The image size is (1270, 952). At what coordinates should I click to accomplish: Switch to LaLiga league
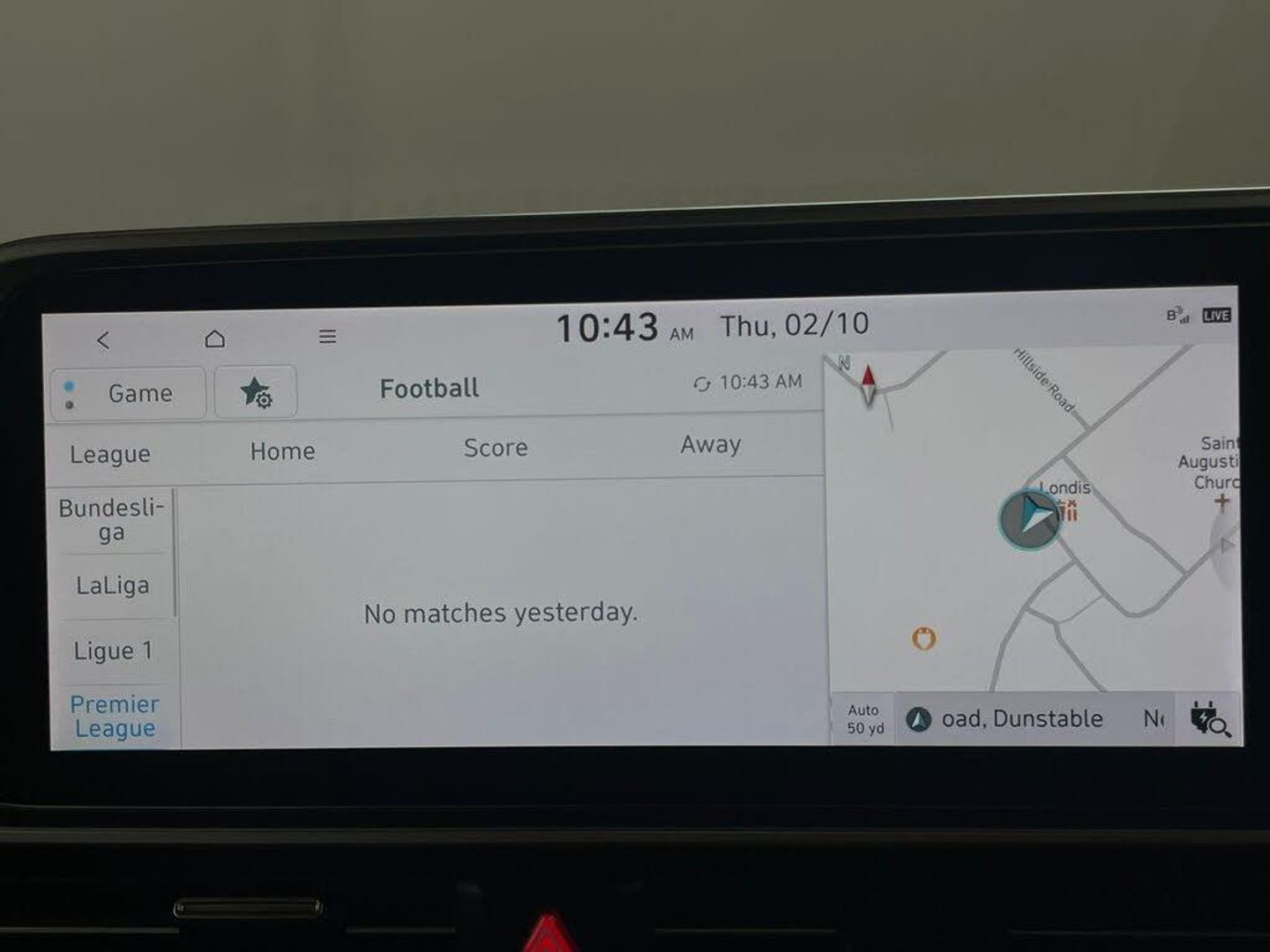pos(112,586)
